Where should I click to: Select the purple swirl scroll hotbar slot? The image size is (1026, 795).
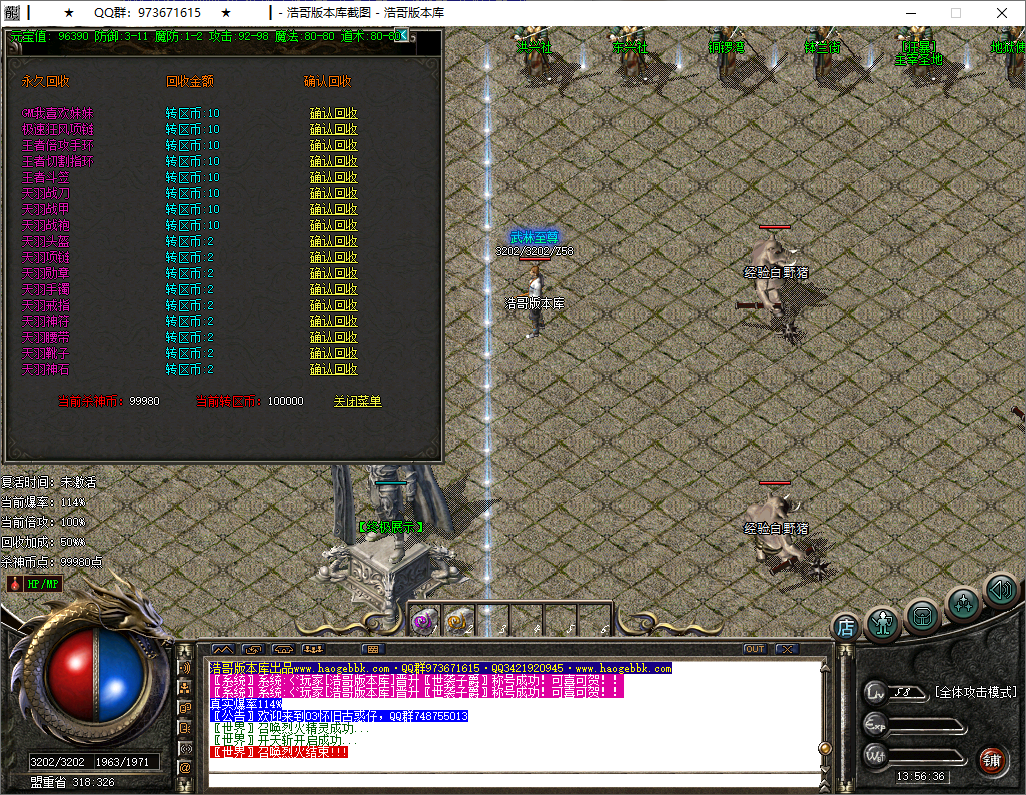pos(424,621)
